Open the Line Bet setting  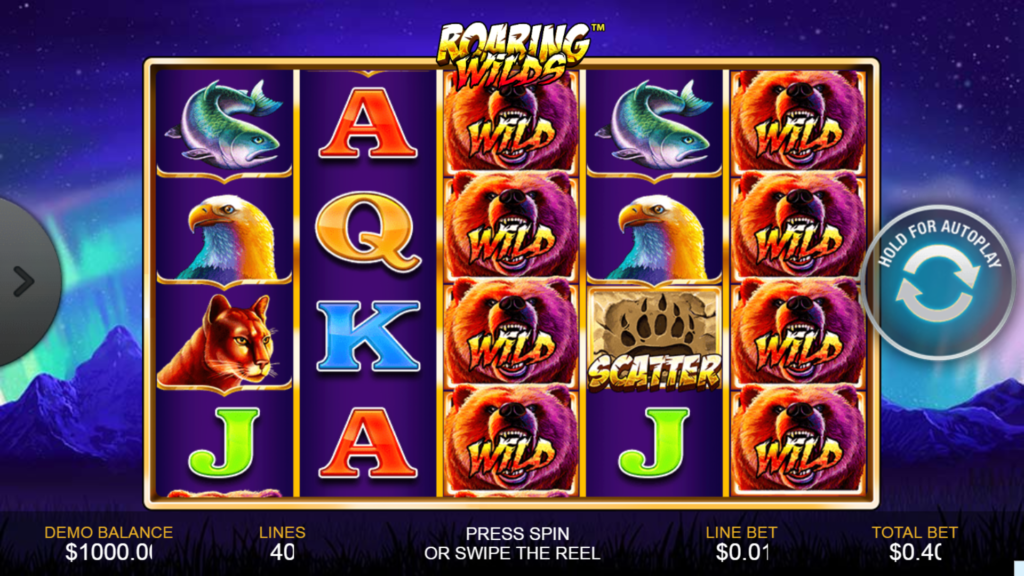point(741,542)
